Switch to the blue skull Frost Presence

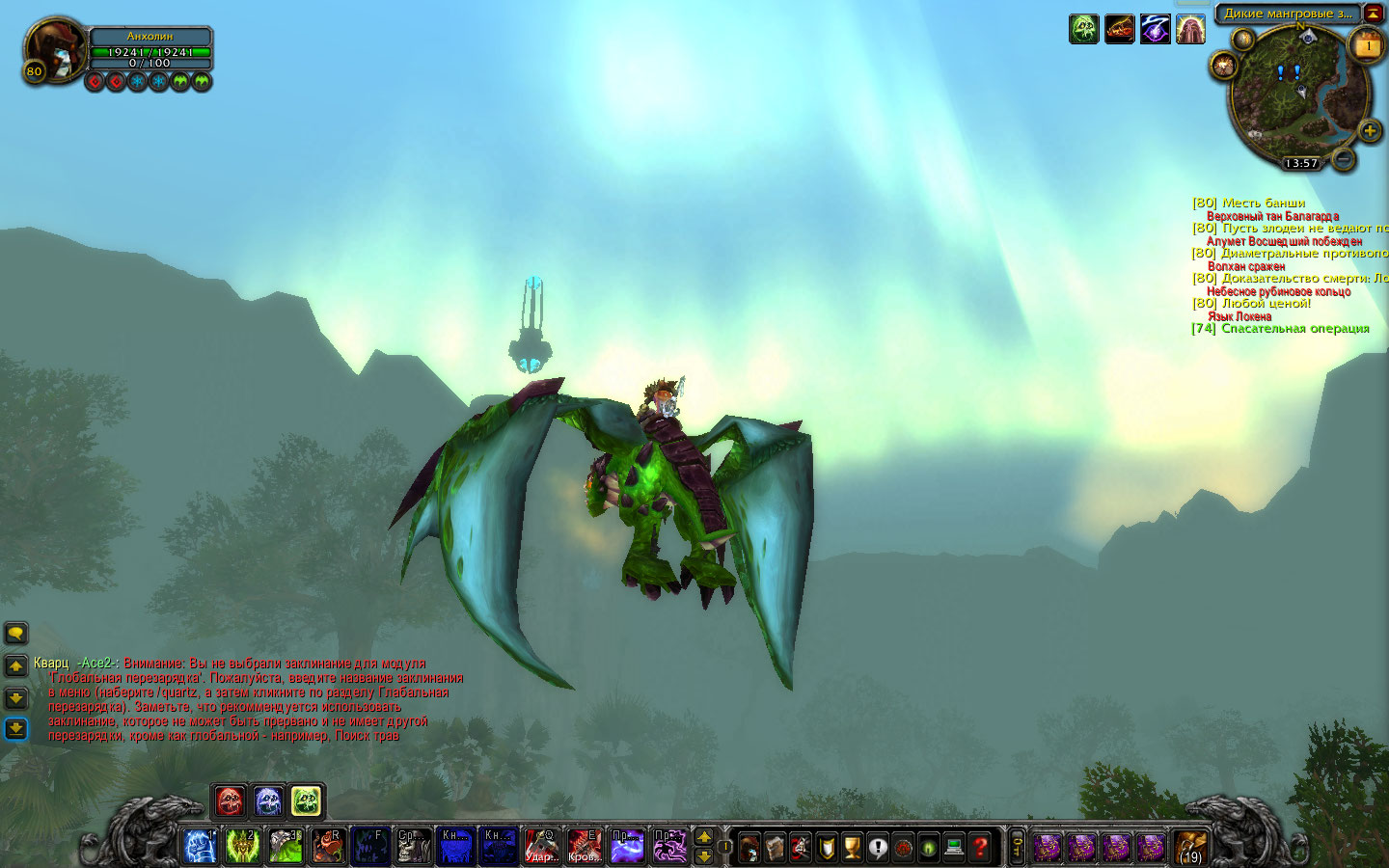click(x=268, y=800)
